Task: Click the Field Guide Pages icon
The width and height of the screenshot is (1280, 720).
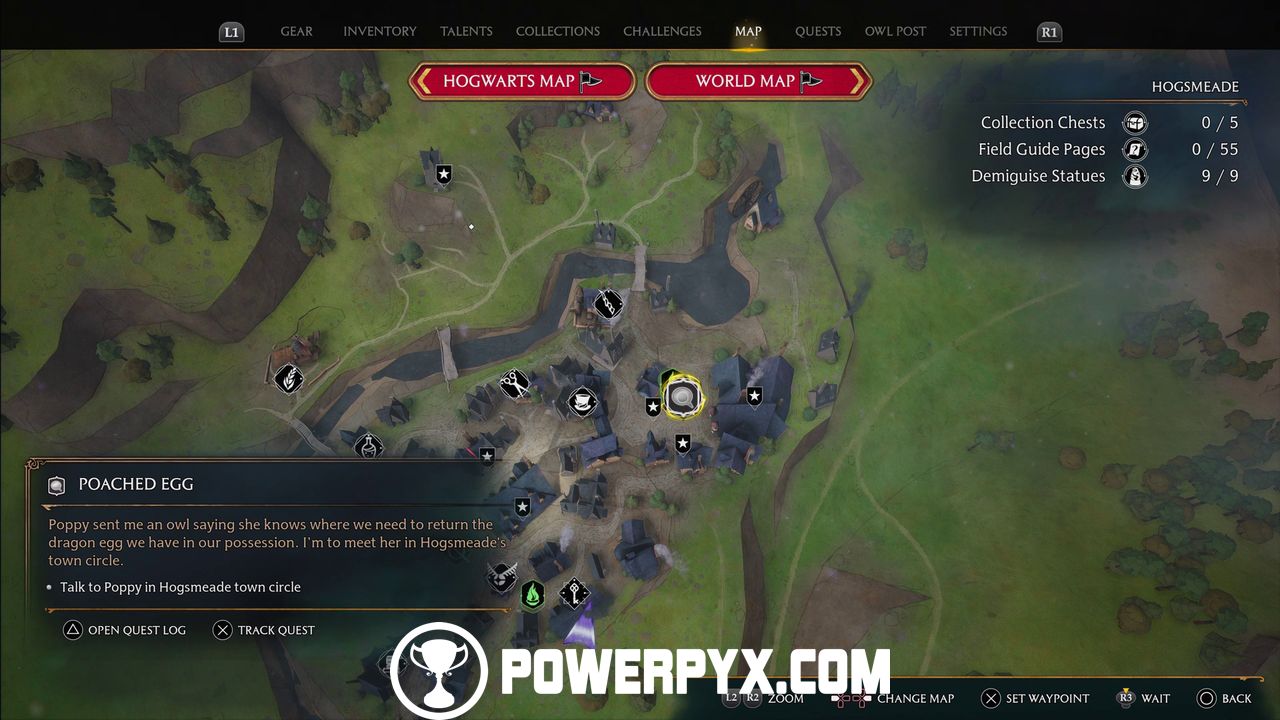Action: tap(1135, 149)
